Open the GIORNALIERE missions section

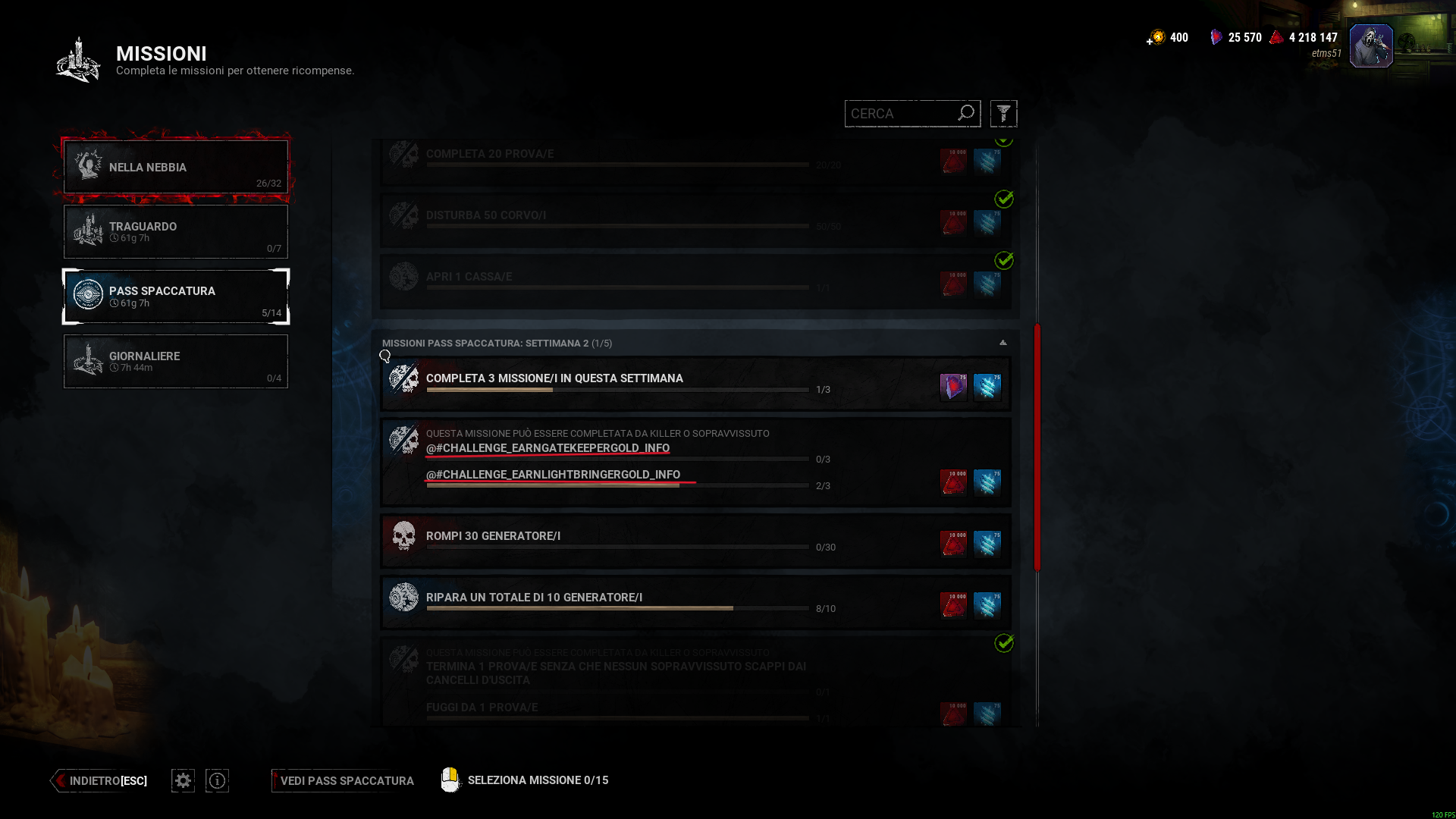click(175, 362)
